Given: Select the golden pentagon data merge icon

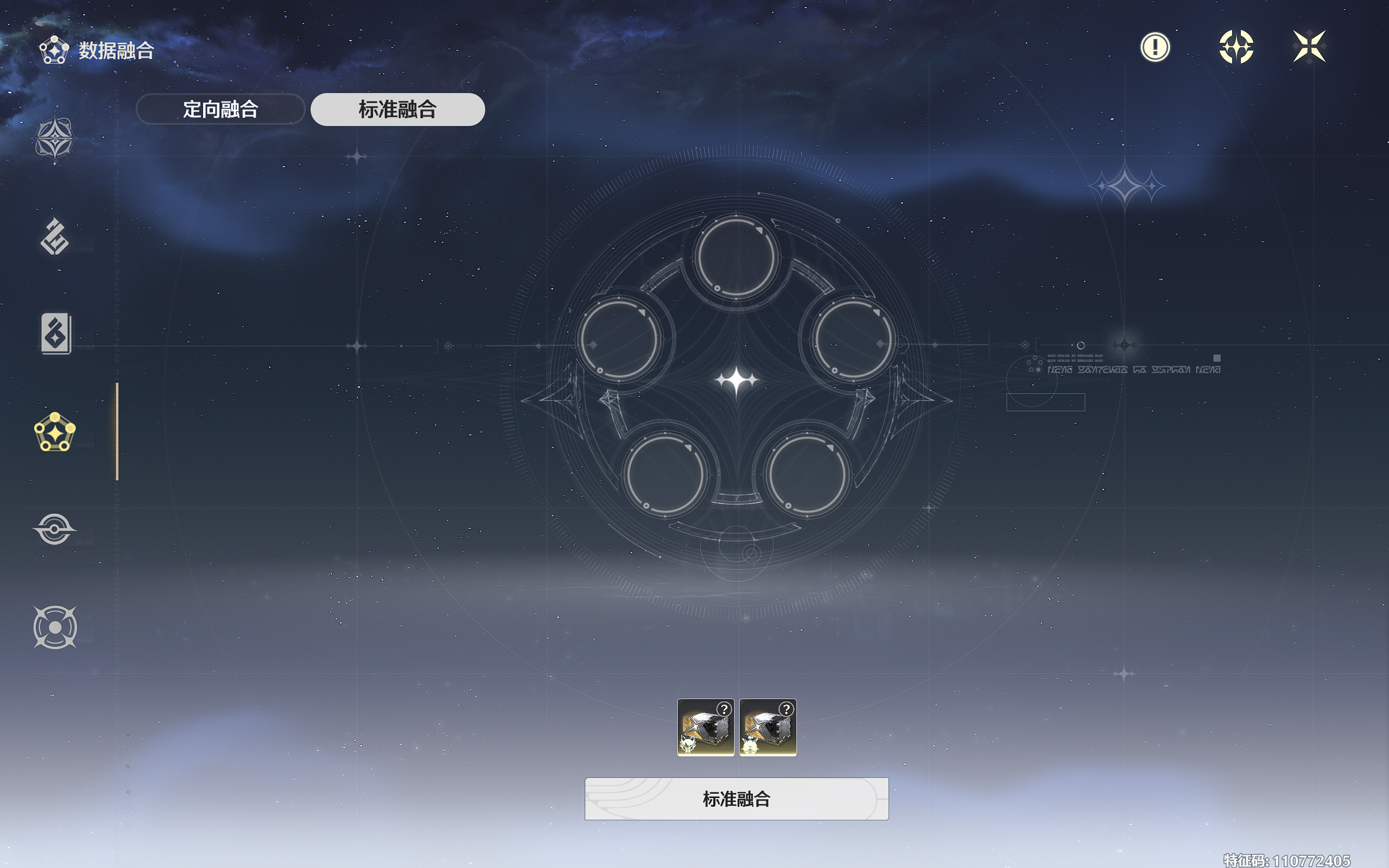Looking at the screenshot, I should click(x=54, y=432).
